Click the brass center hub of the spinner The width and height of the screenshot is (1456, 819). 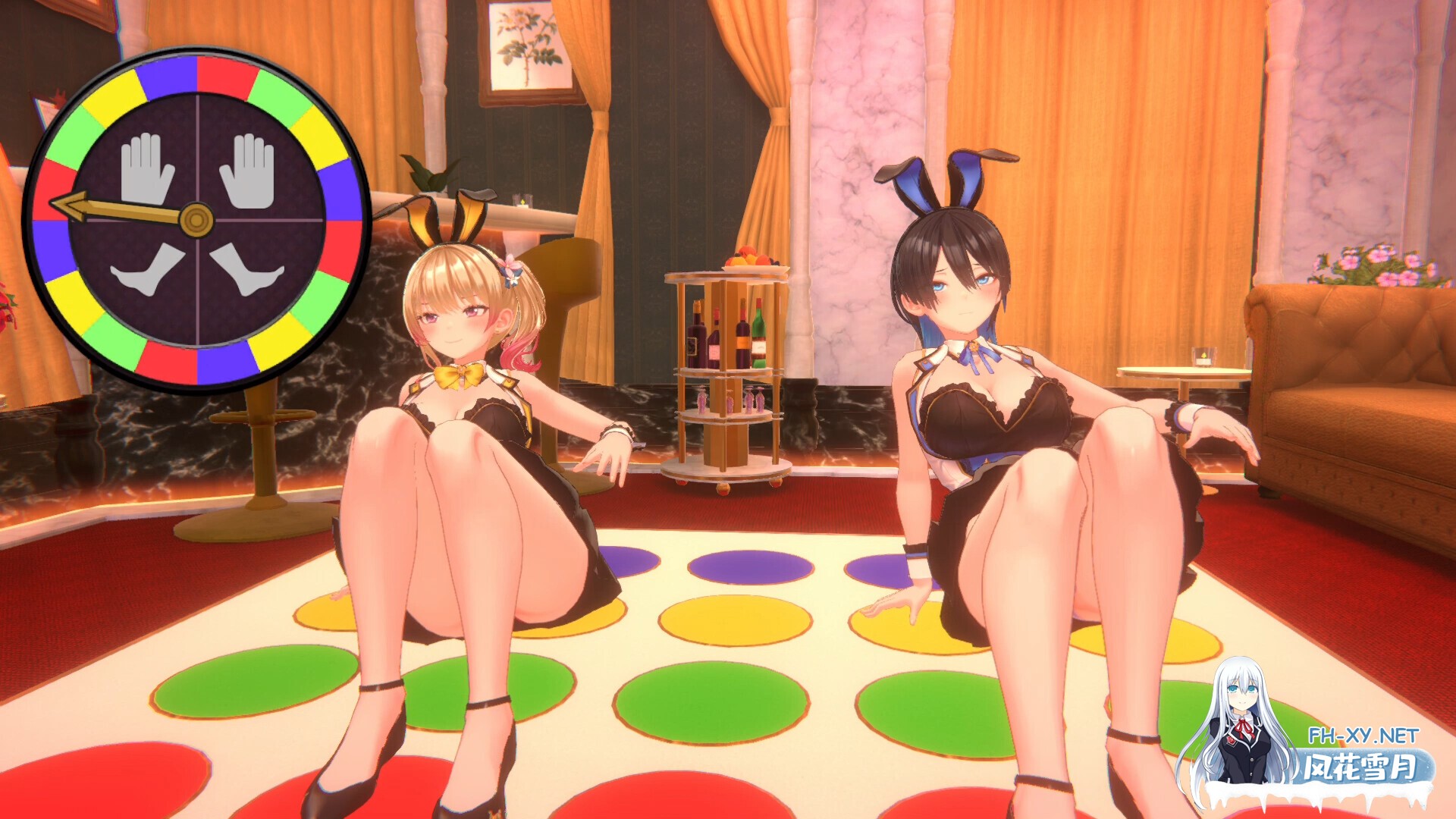click(x=196, y=220)
